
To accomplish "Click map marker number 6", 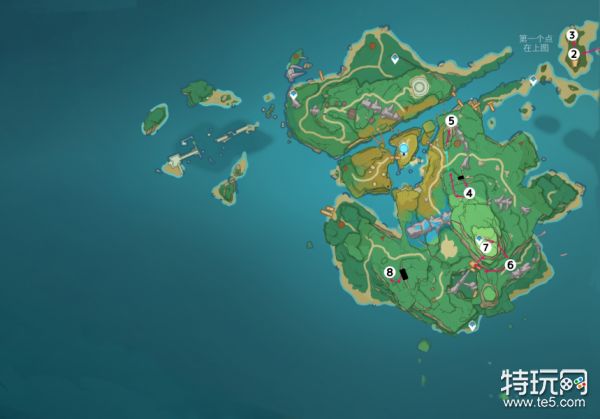I will click(x=510, y=265).
